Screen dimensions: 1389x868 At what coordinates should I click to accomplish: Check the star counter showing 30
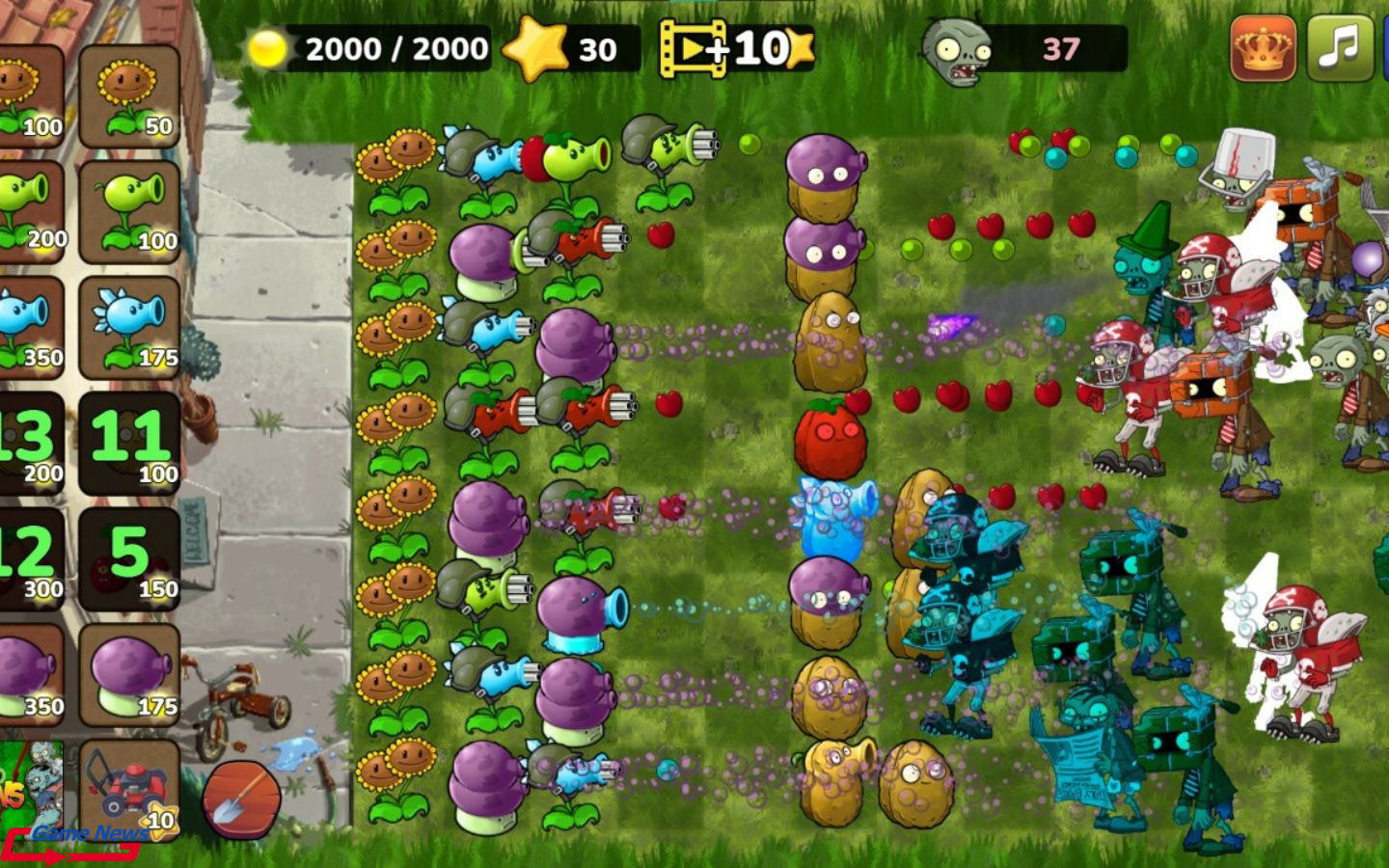tap(537, 46)
